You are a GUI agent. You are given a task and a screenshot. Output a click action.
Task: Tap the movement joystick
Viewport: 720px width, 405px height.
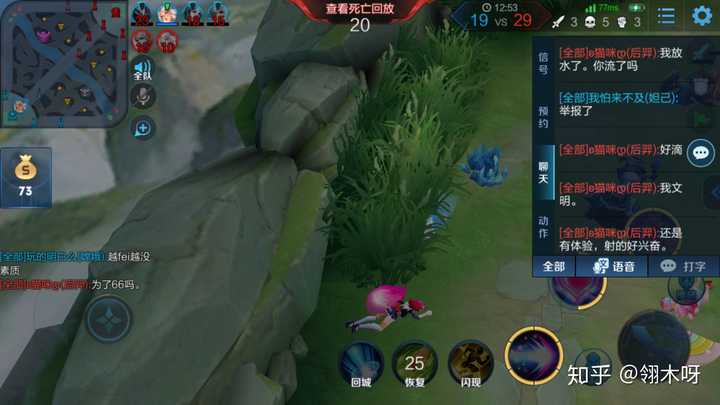click(107, 322)
